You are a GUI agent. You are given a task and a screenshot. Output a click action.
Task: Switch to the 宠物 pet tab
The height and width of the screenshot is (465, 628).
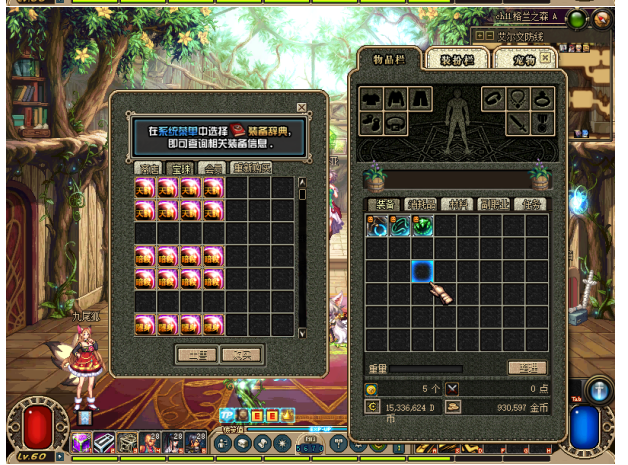tap(521, 60)
